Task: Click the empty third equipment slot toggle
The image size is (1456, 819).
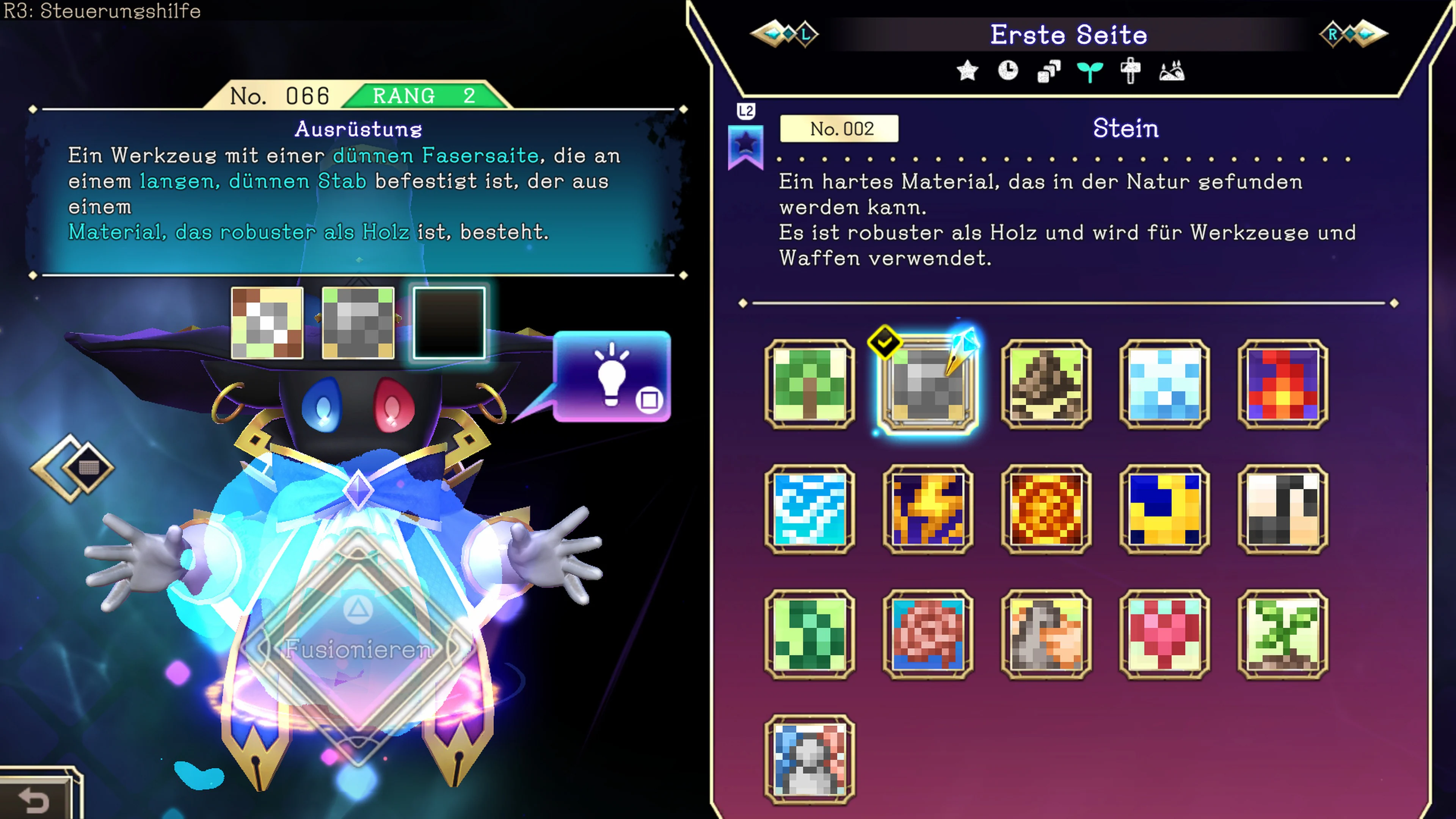Action: tap(449, 322)
